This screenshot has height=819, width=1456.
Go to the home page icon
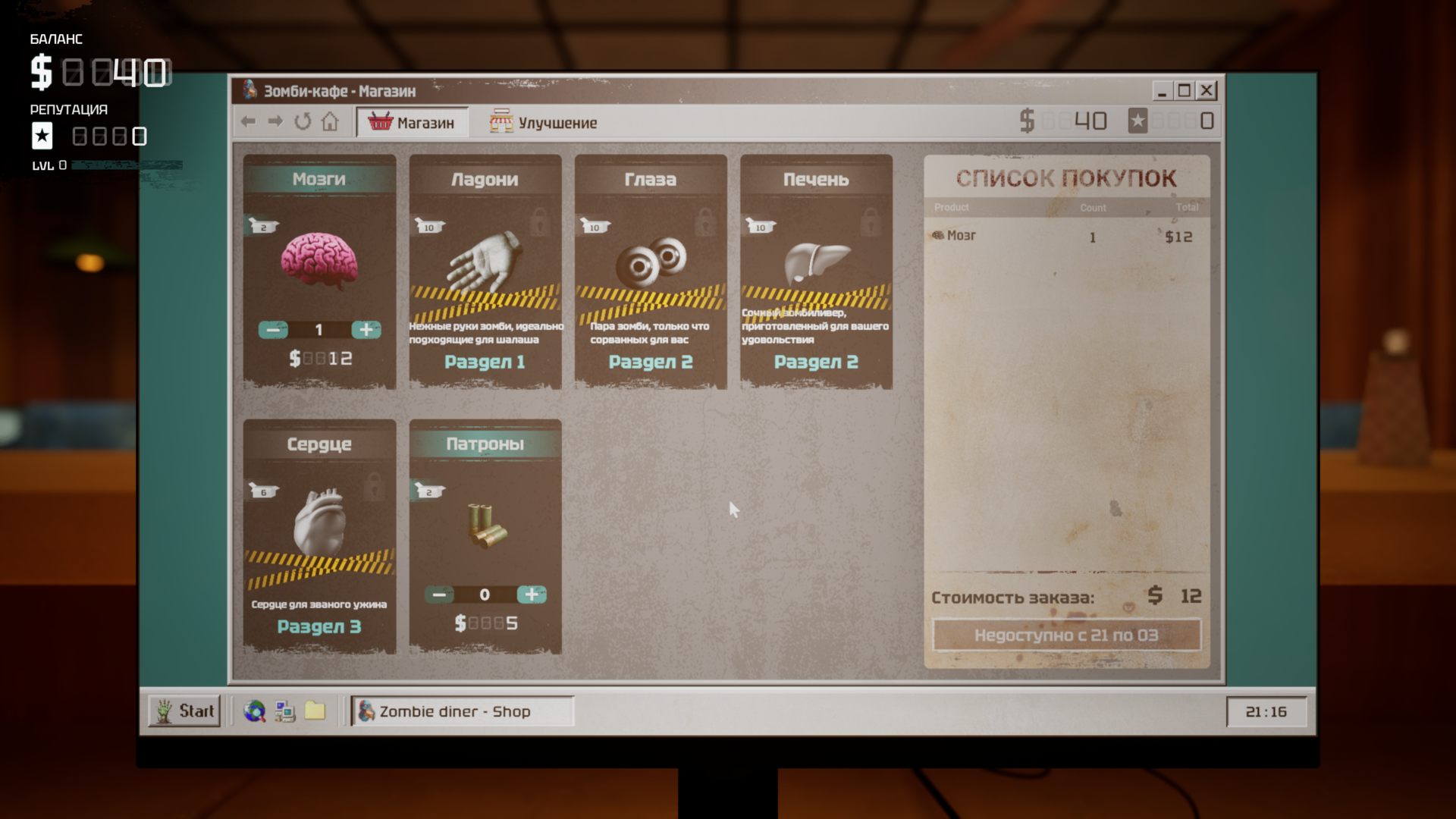tap(330, 121)
